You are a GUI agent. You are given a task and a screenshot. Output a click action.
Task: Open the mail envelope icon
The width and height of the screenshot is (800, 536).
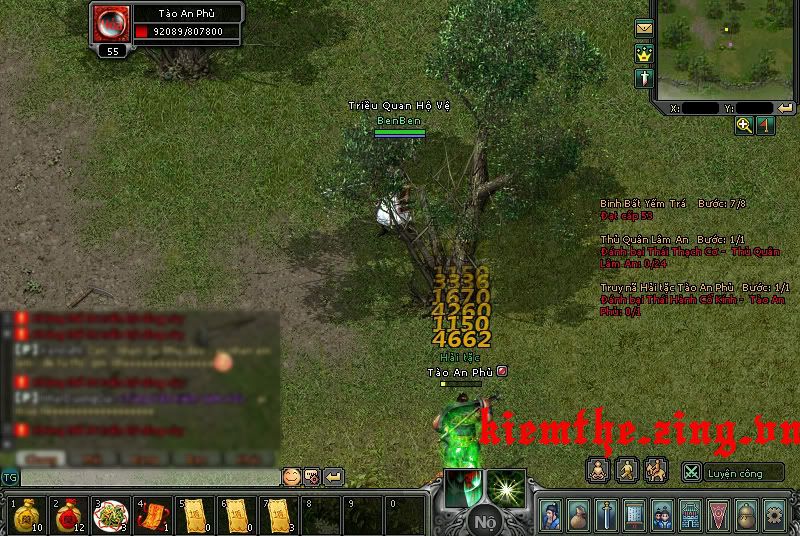[x=644, y=28]
